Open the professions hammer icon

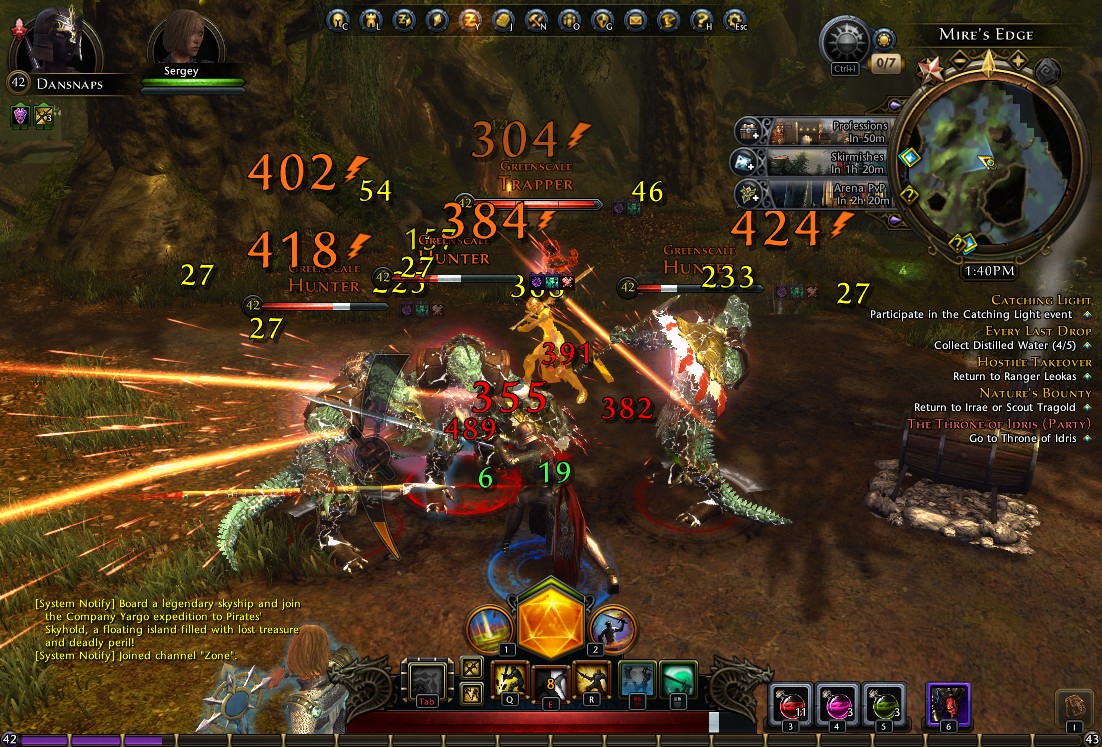pyautogui.click(x=537, y=19)
